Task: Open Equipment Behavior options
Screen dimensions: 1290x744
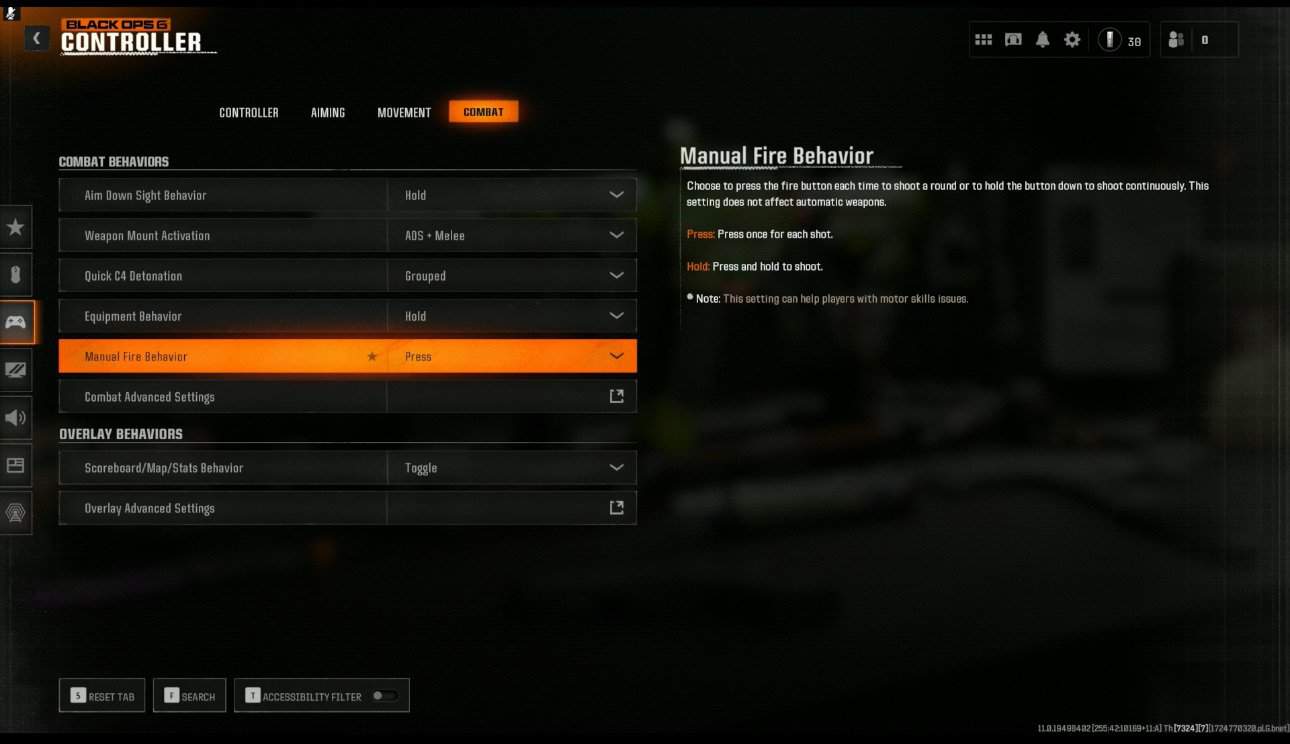Action: (511, 316)
